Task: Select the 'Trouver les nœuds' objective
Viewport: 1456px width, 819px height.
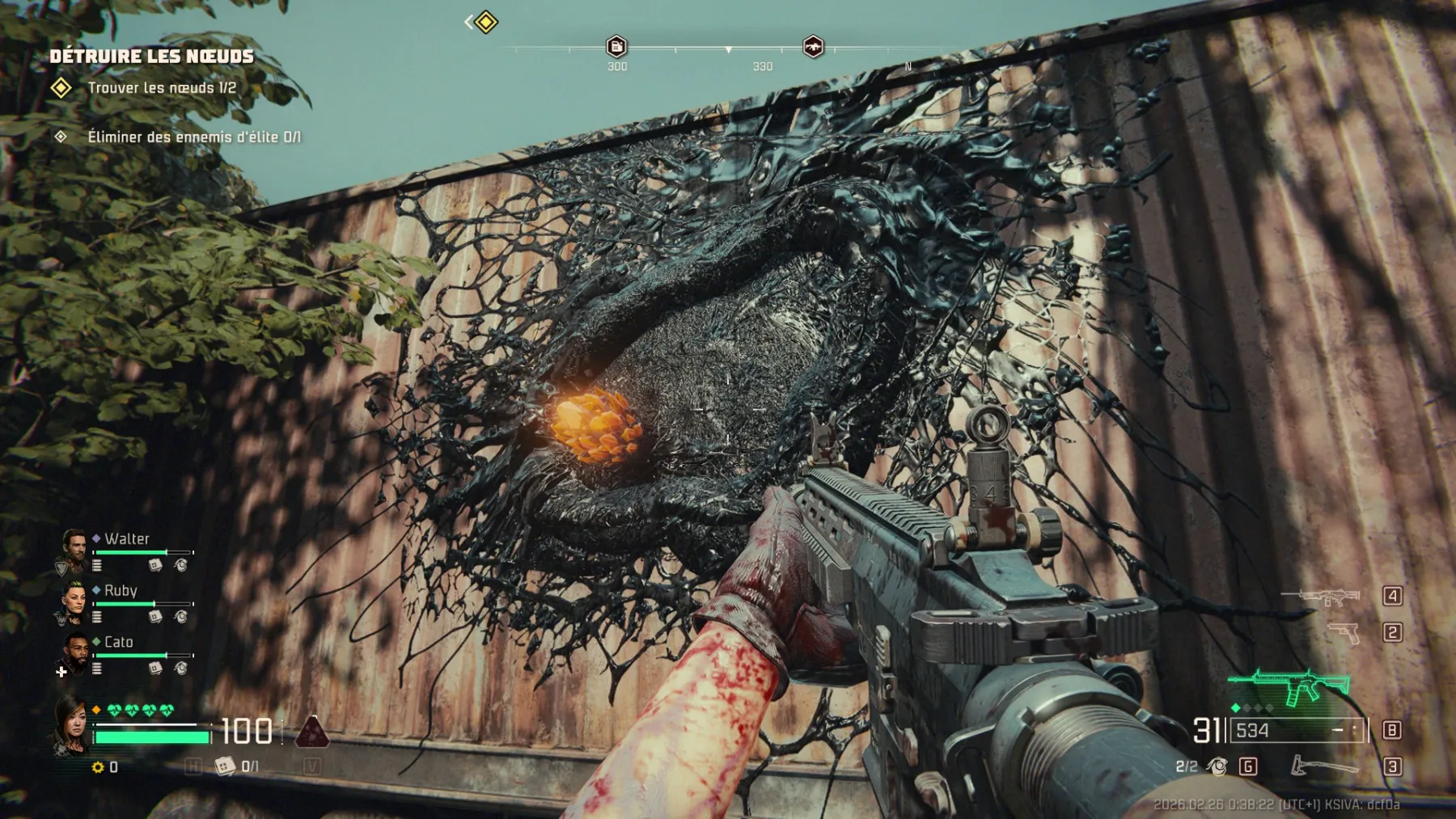Action: (162, 88)
